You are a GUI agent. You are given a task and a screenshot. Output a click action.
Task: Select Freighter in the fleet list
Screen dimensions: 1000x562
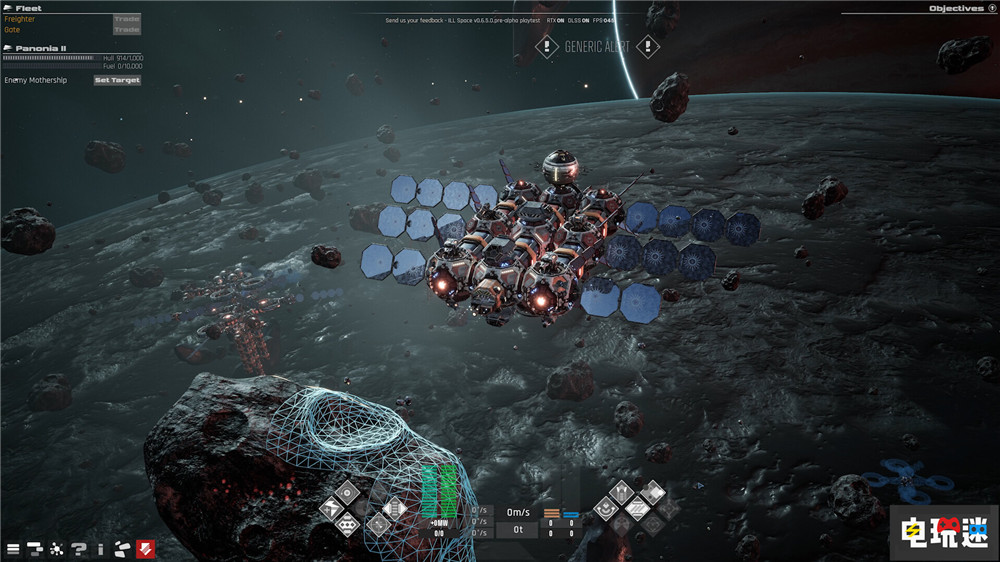tap(20, 19)
